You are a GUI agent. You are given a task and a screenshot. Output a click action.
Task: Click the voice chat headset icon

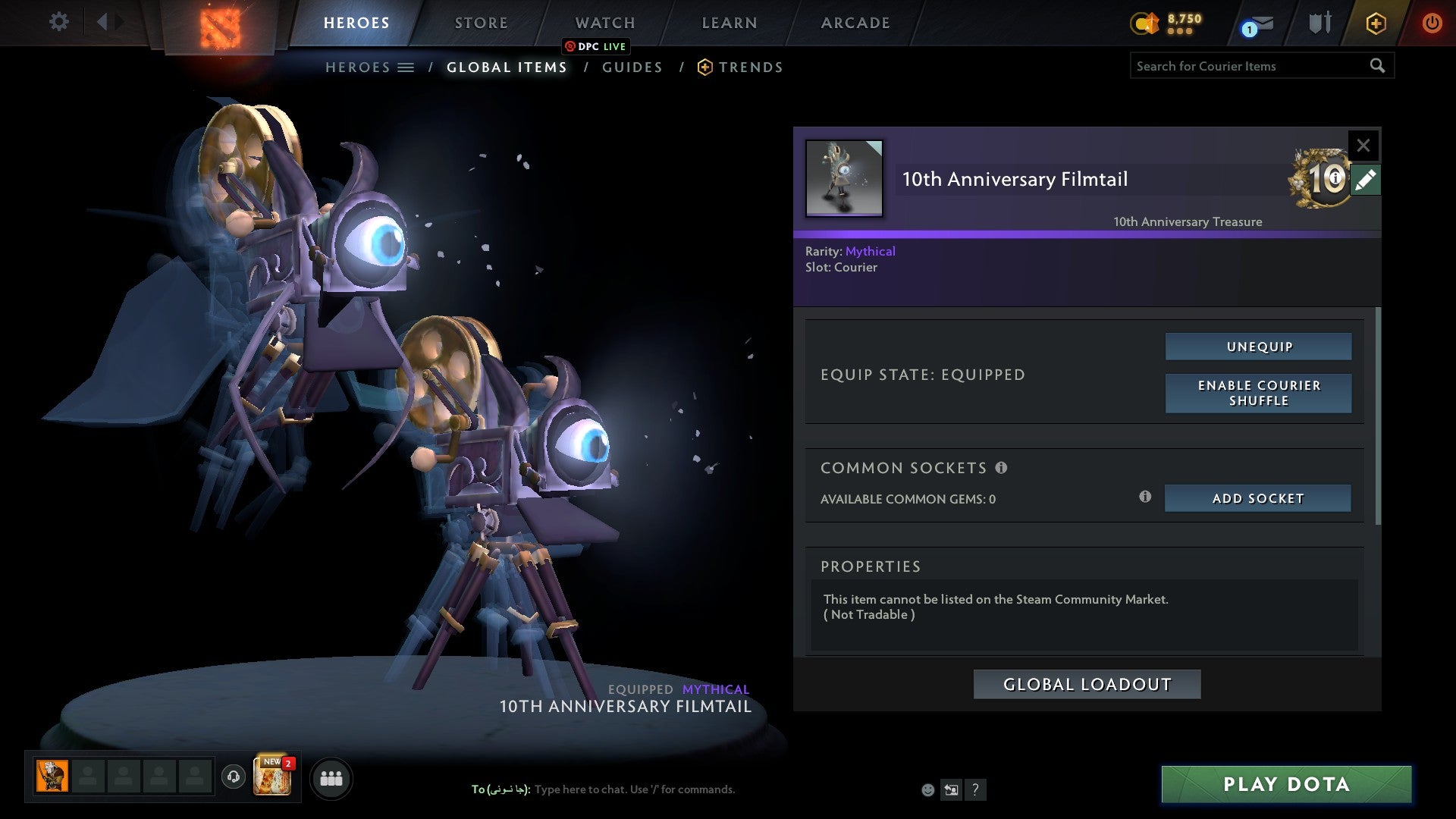pos(233,777)
